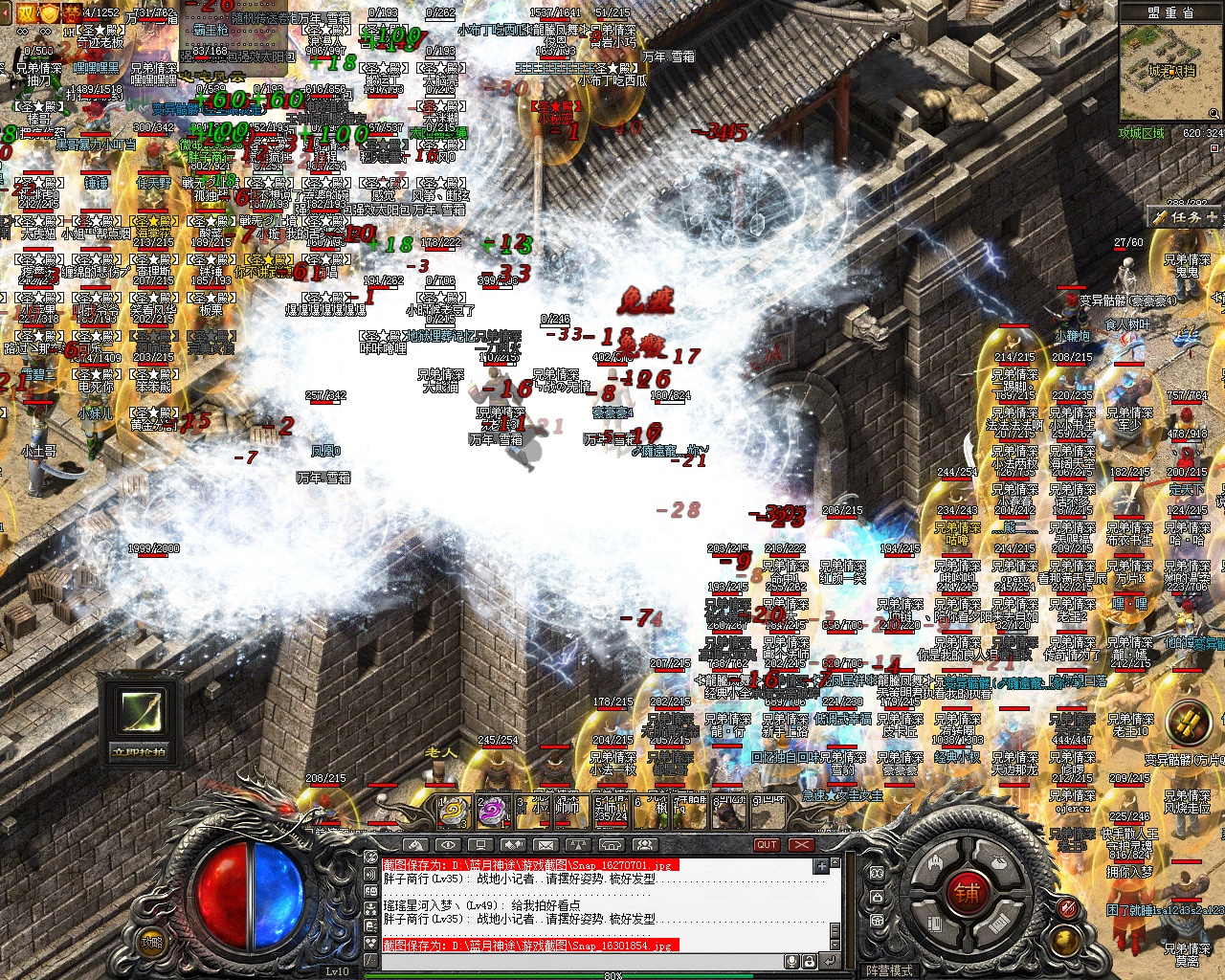Close the game with the red X button

pyautogui.click(x=801, y=845)
